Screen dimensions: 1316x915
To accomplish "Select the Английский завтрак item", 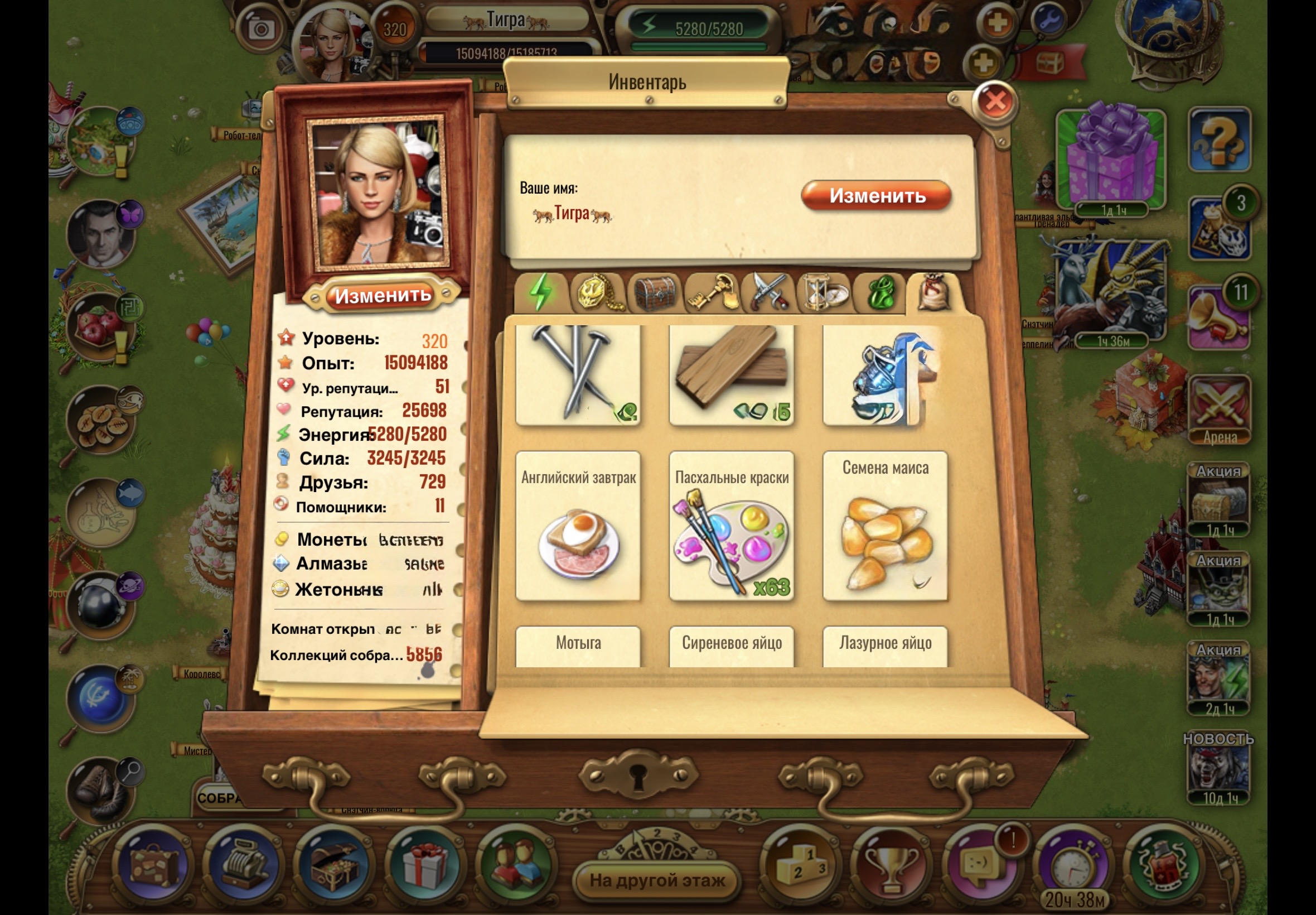I will point(578,525).
